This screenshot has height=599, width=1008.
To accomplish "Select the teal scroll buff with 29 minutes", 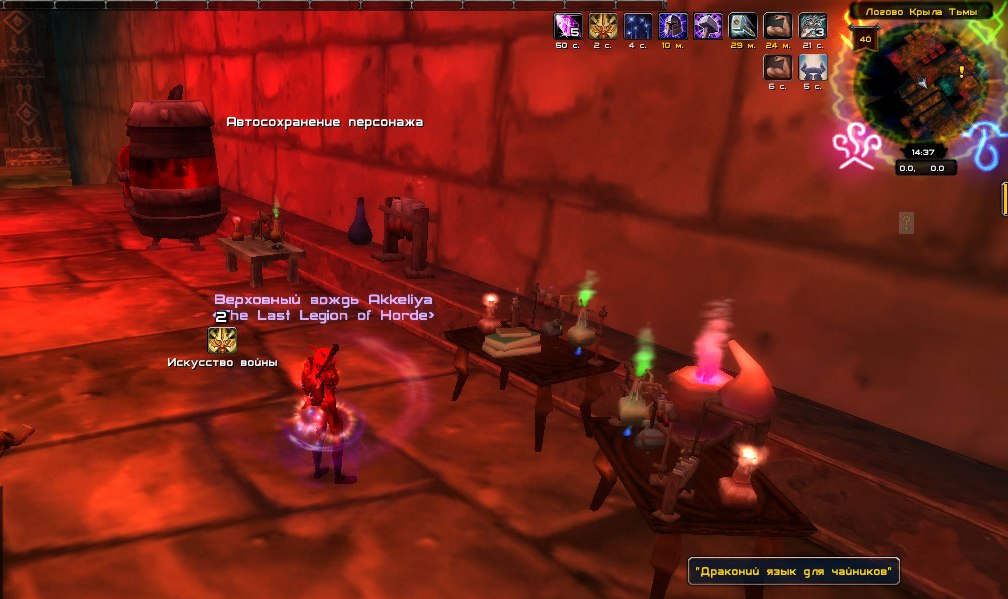I will coord(743,26).
